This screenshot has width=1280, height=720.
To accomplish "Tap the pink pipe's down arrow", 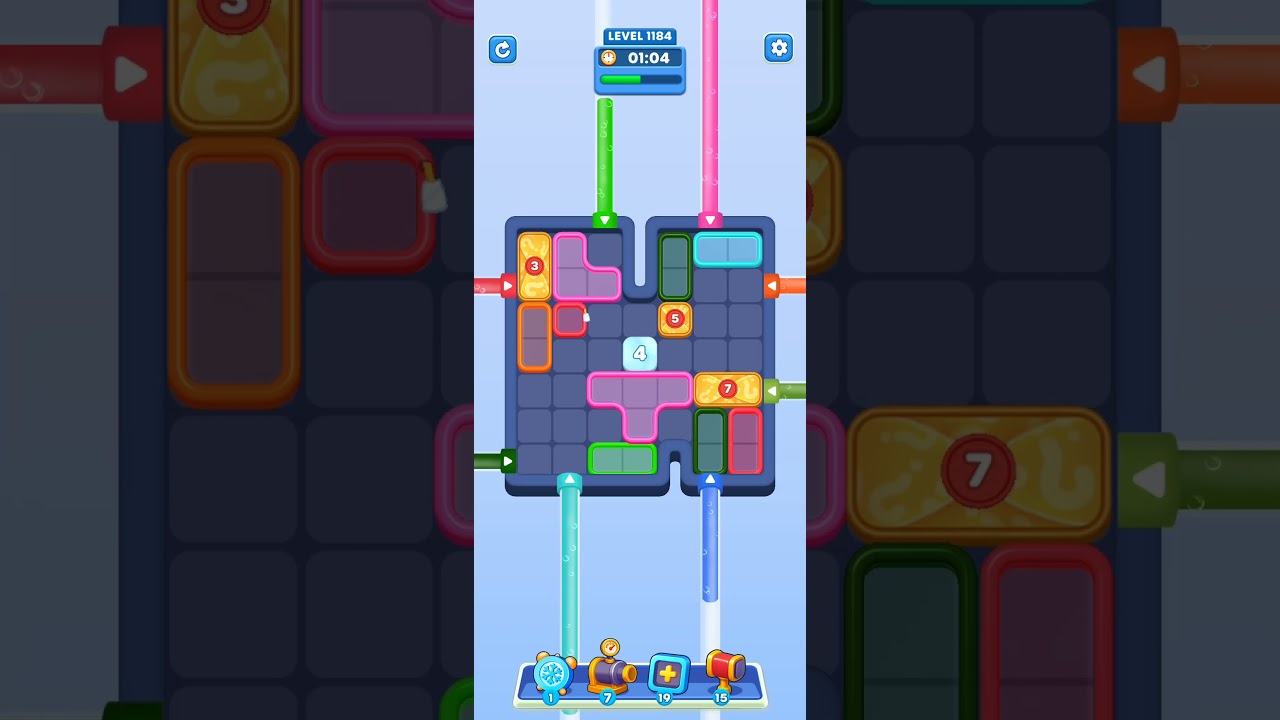I will [x=711, y=218].
